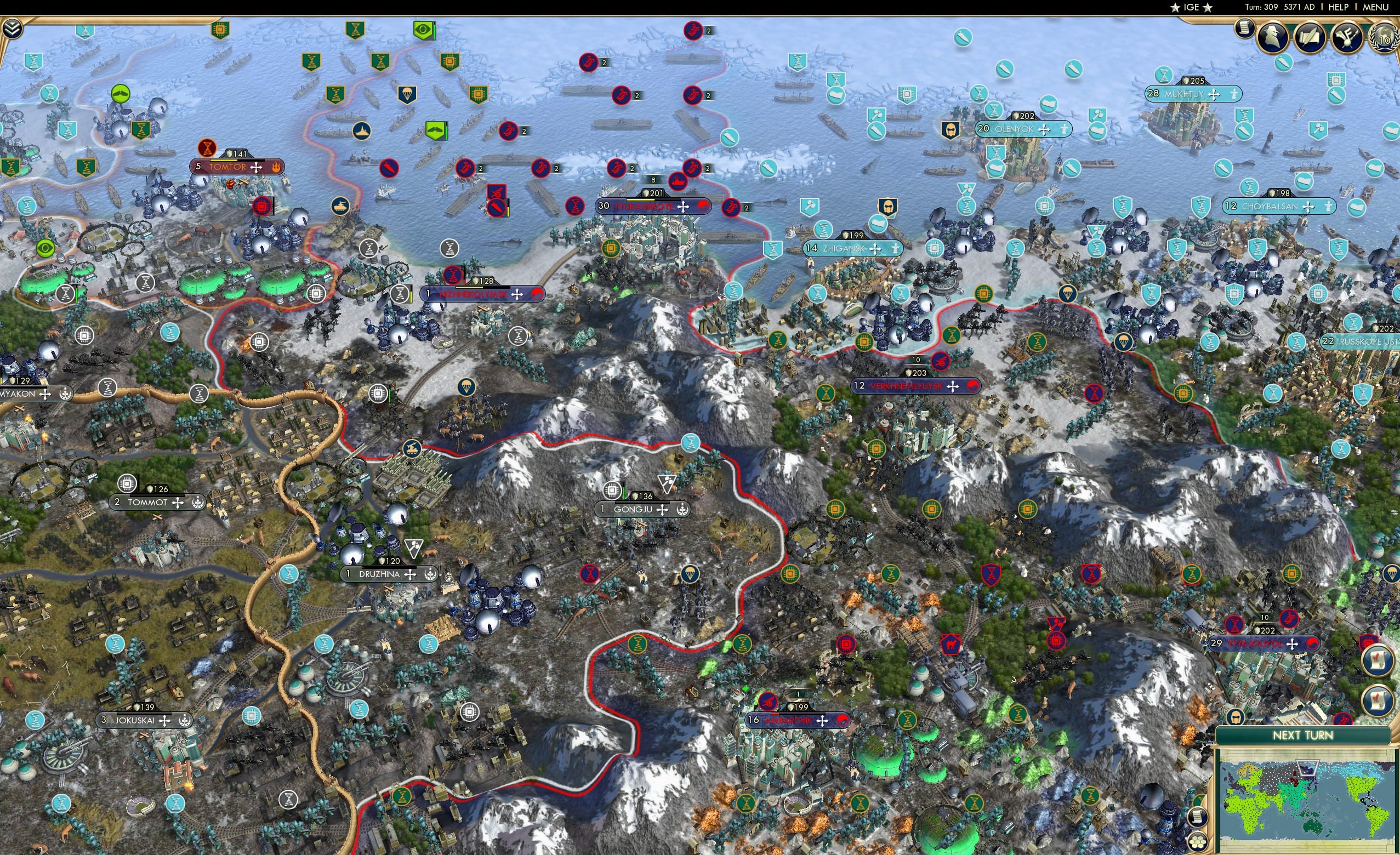Open the notifications scroll icon top right

(1245, 30)
